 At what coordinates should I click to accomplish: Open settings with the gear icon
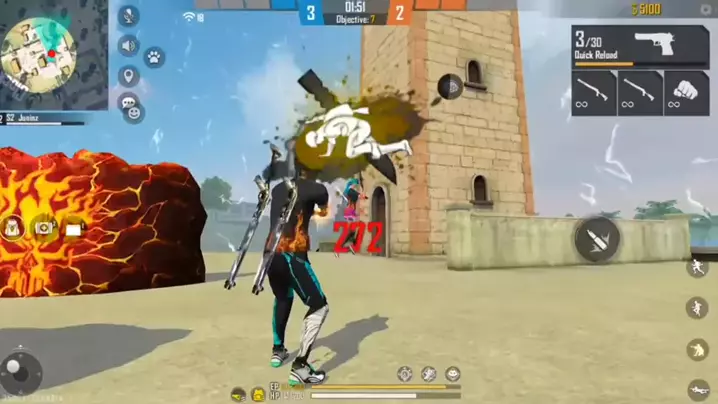(706, 9)
